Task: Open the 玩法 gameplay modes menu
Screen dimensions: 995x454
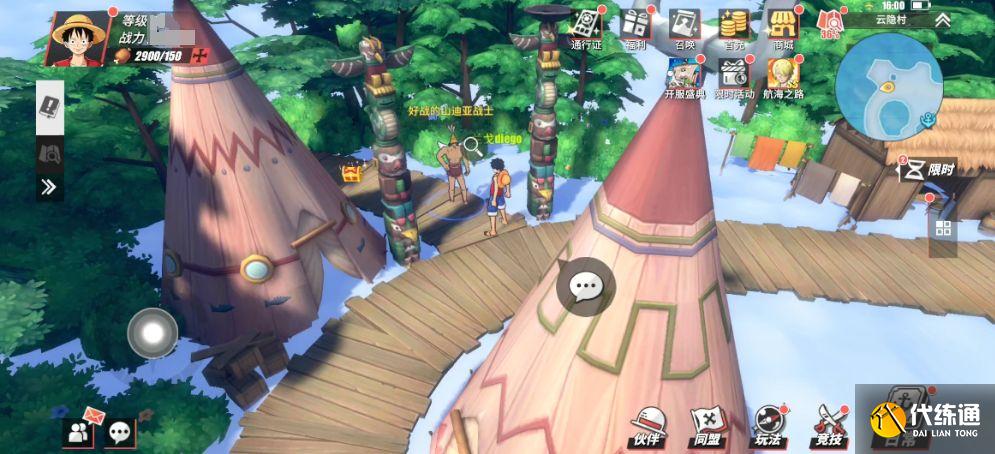Action: [x=767, y=427]
